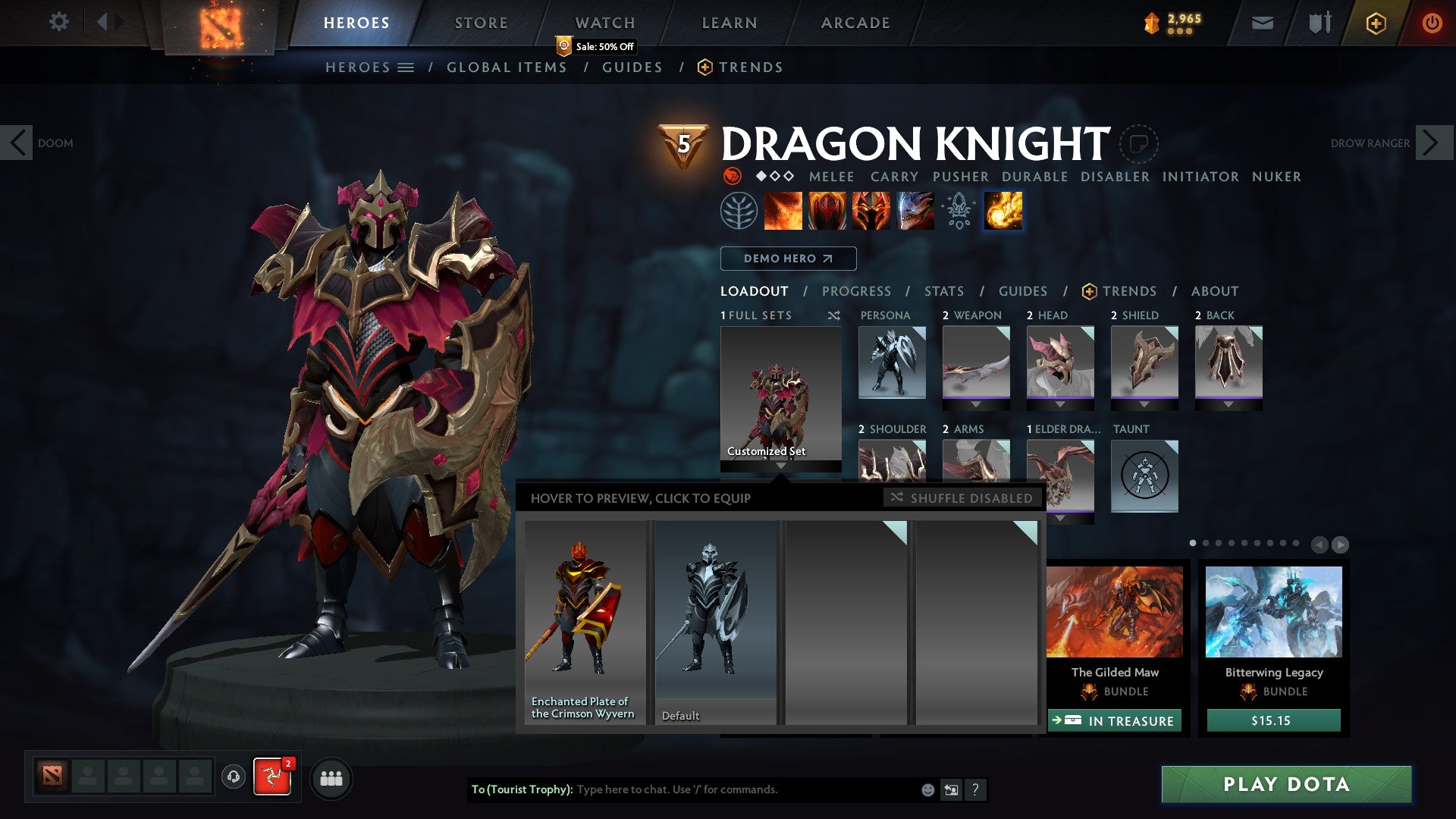View the Elder Dragon Form ability icon
This screenshot has width=1456, height=819.
914,212
